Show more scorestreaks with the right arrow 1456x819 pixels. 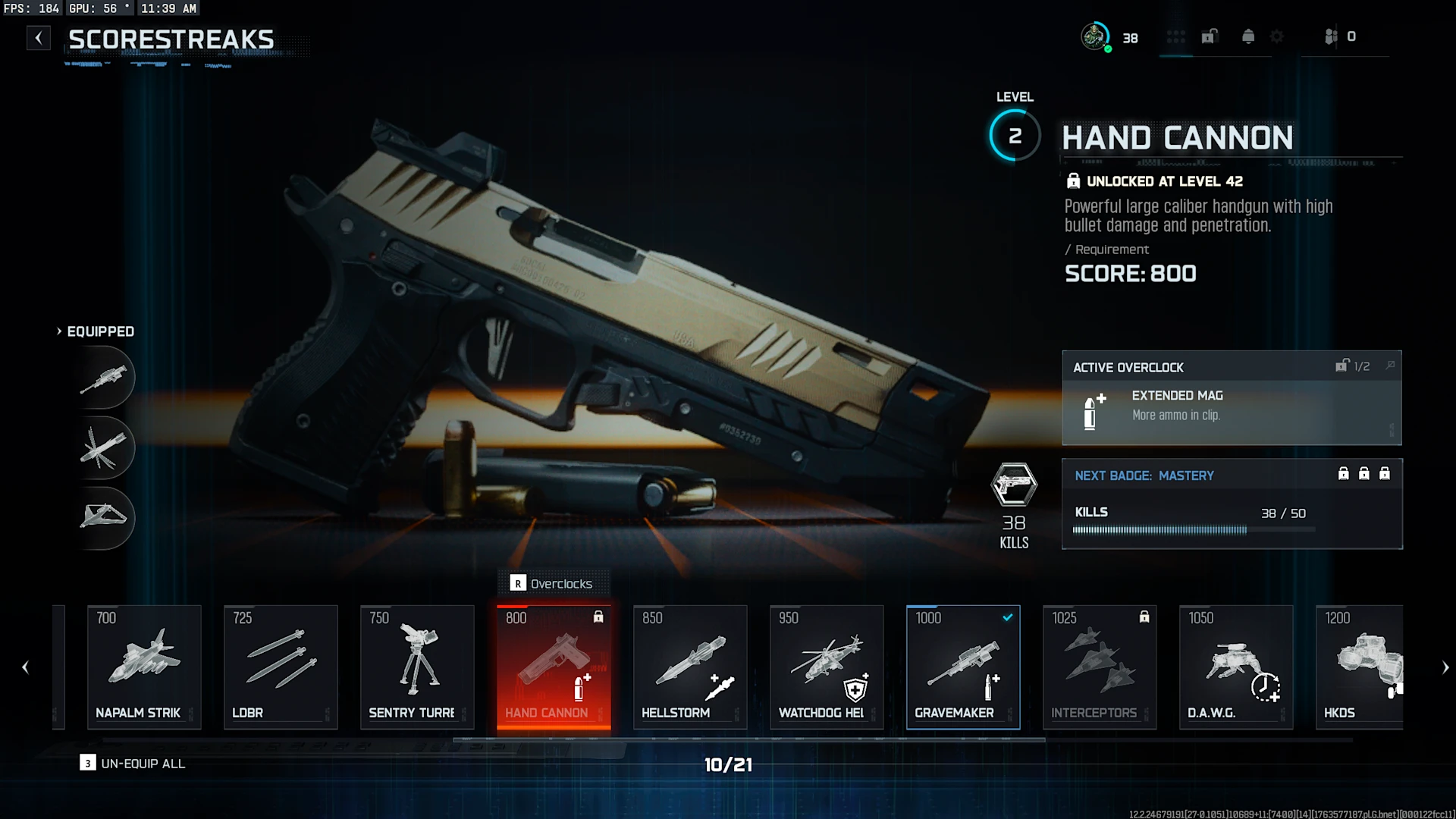pos(1445,667)
